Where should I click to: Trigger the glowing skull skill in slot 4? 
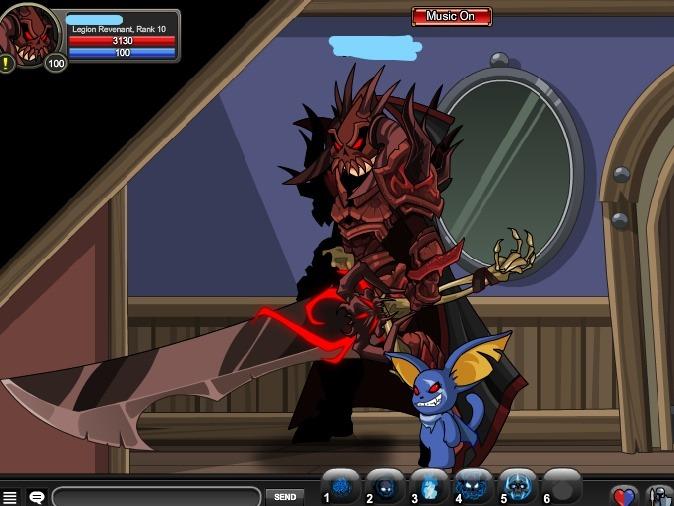pos(473,488)
